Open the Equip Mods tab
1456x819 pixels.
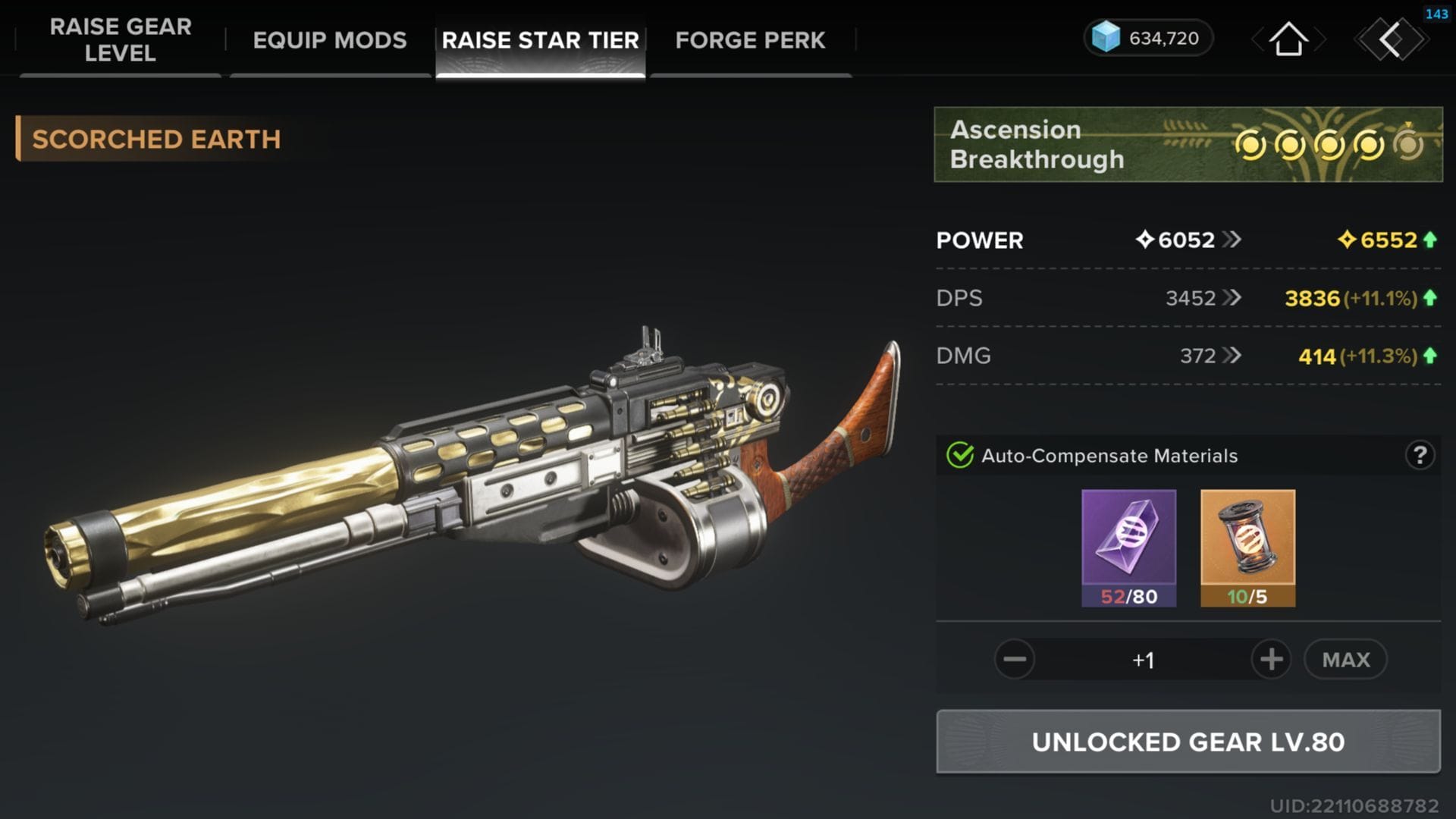pyautogui.click(x=329, y=40)
